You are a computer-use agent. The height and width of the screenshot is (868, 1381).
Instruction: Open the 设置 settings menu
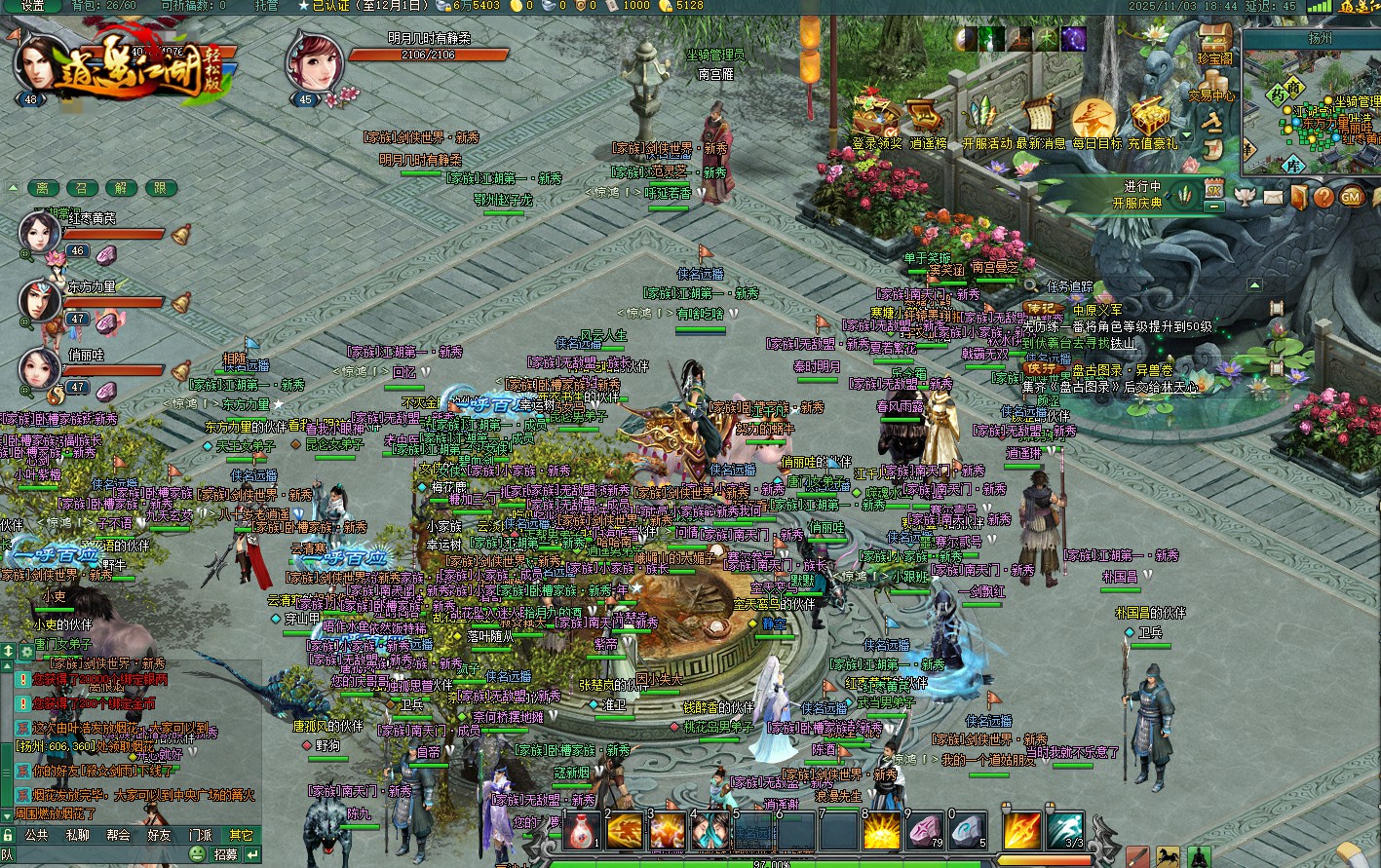pos(33,6)
